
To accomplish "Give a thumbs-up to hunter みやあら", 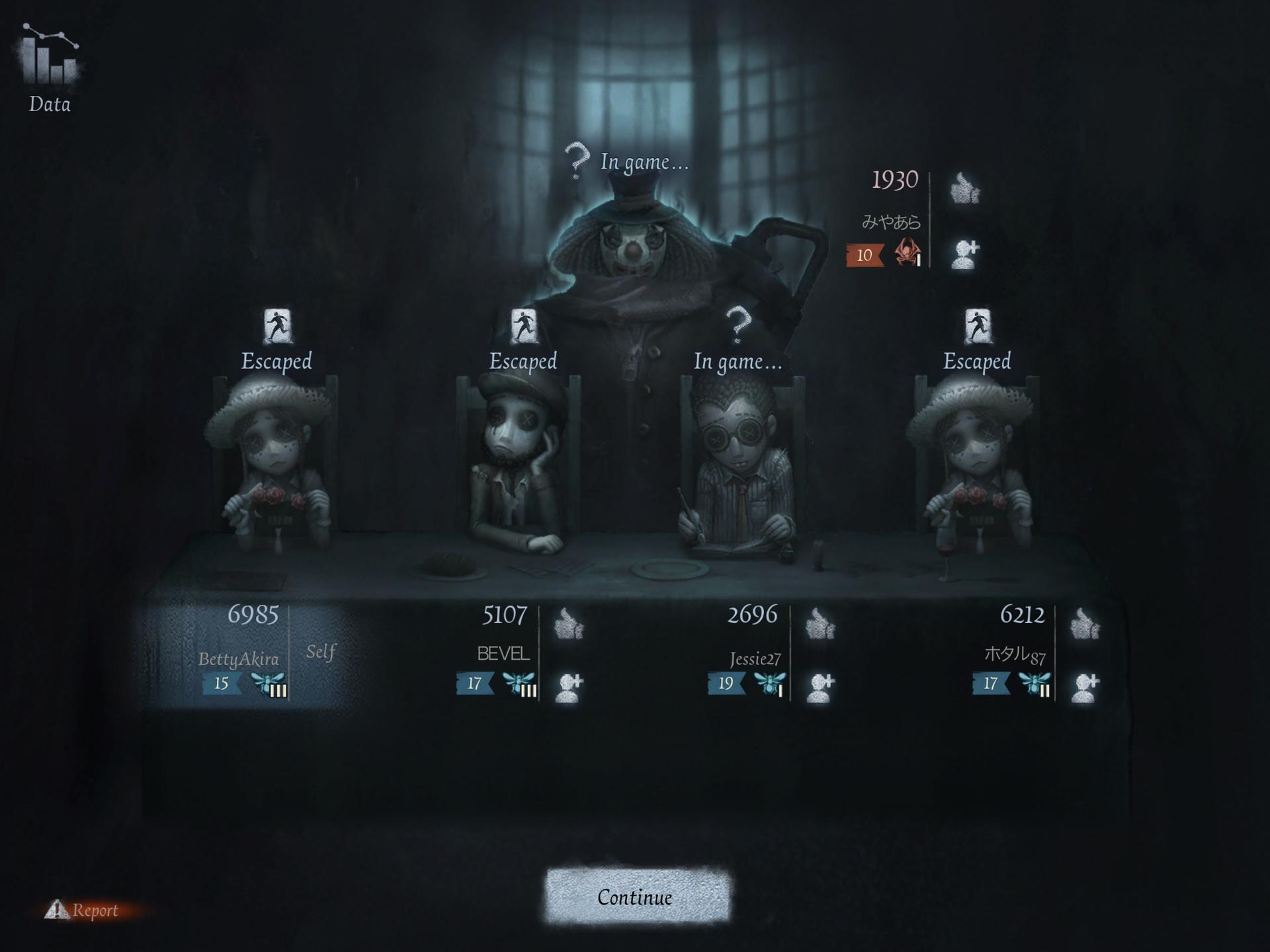I will (964, 188).
